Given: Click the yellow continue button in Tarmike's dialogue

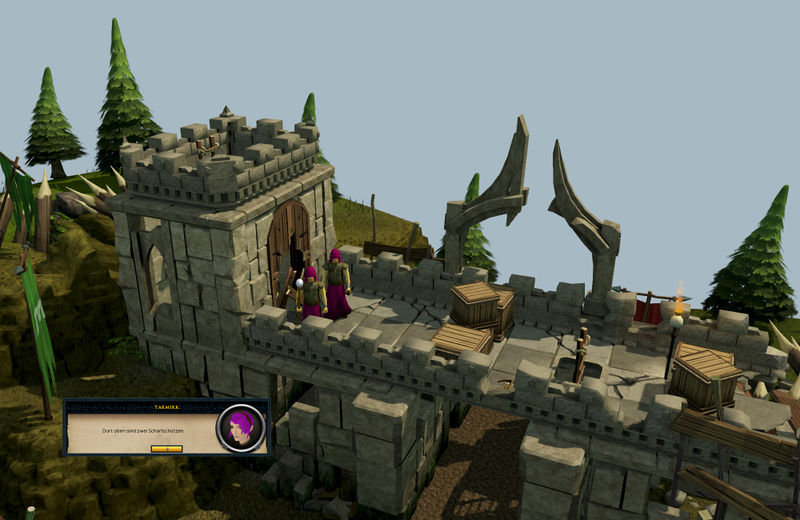Looking at the screenshot, I should (x=166, y=448).
